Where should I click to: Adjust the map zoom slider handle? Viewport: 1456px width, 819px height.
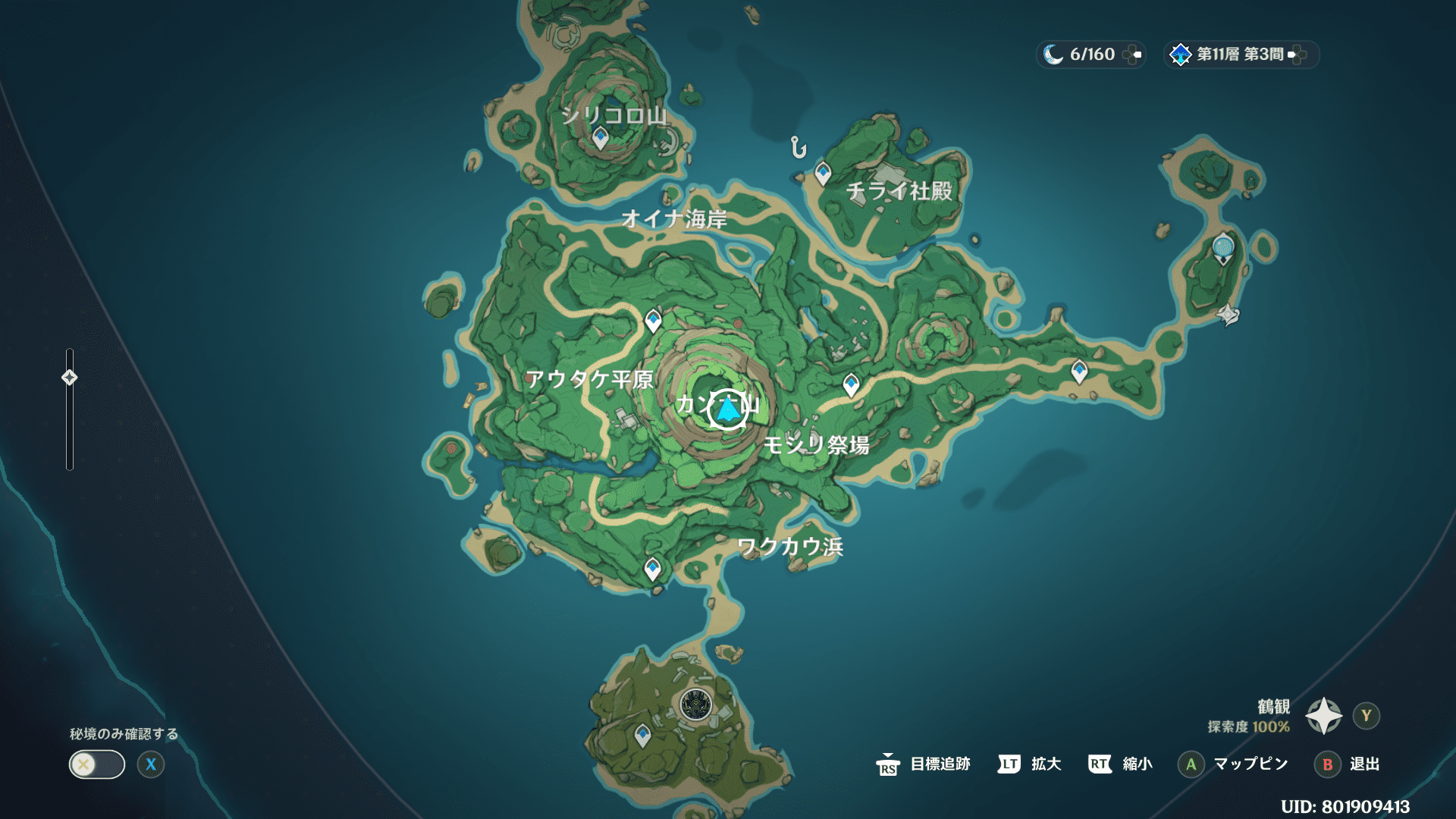70,378
